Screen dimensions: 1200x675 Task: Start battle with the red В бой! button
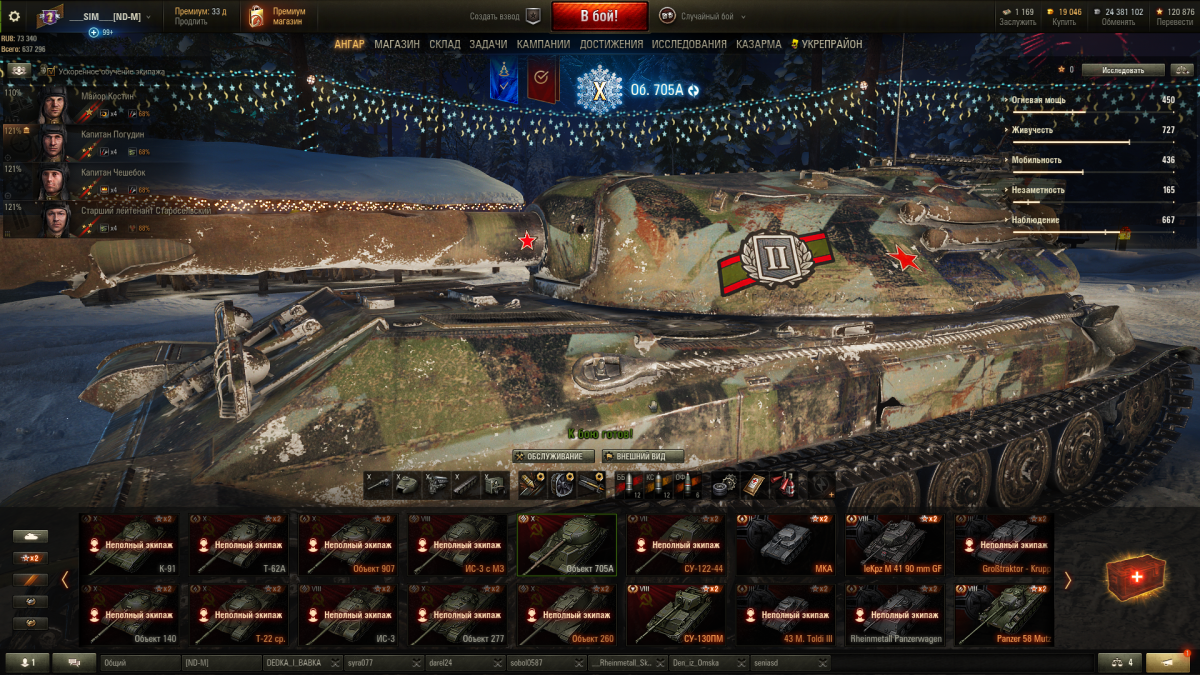click(585, 16)
